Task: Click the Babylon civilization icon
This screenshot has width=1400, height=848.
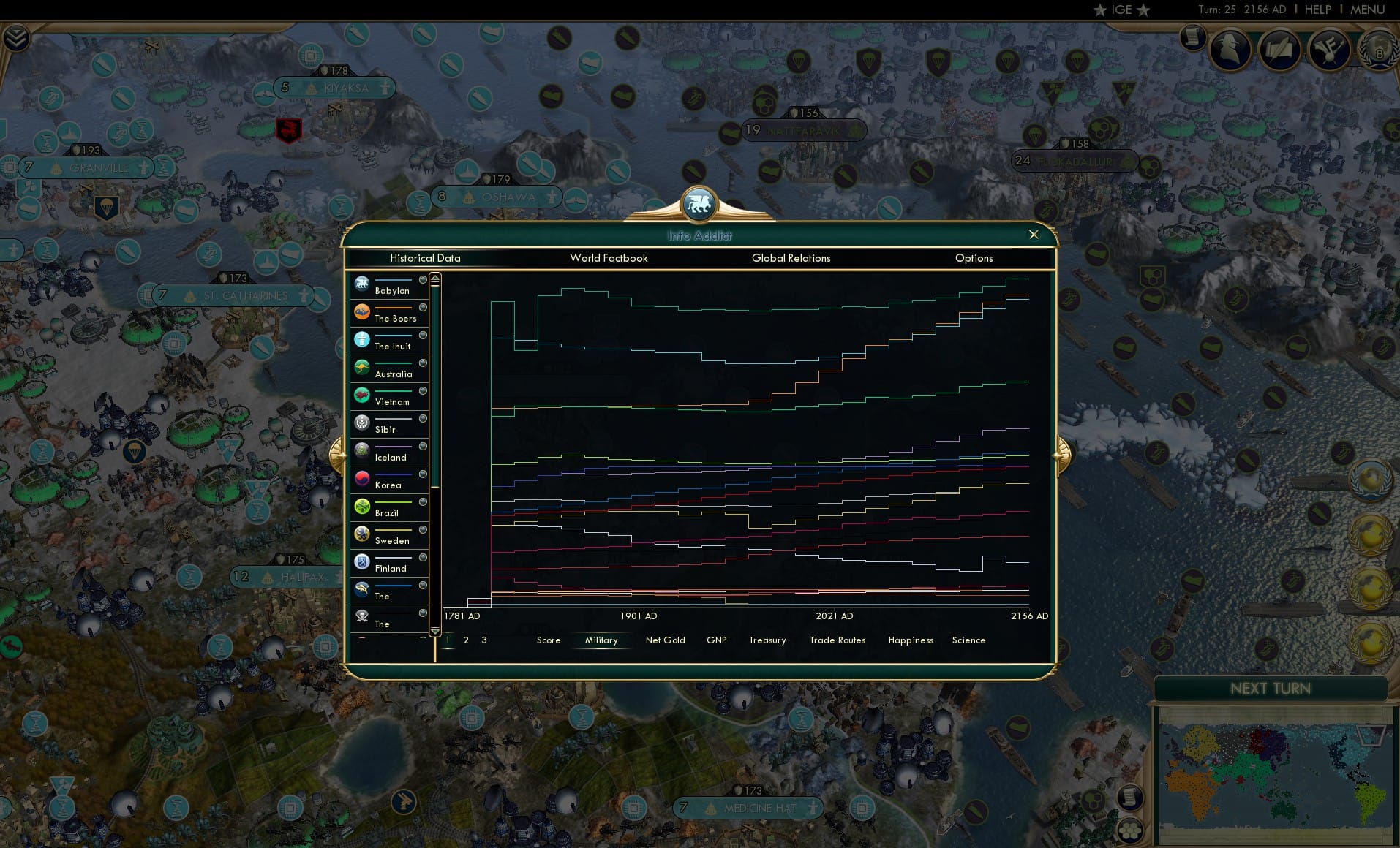Action: [x=362, y=284]
